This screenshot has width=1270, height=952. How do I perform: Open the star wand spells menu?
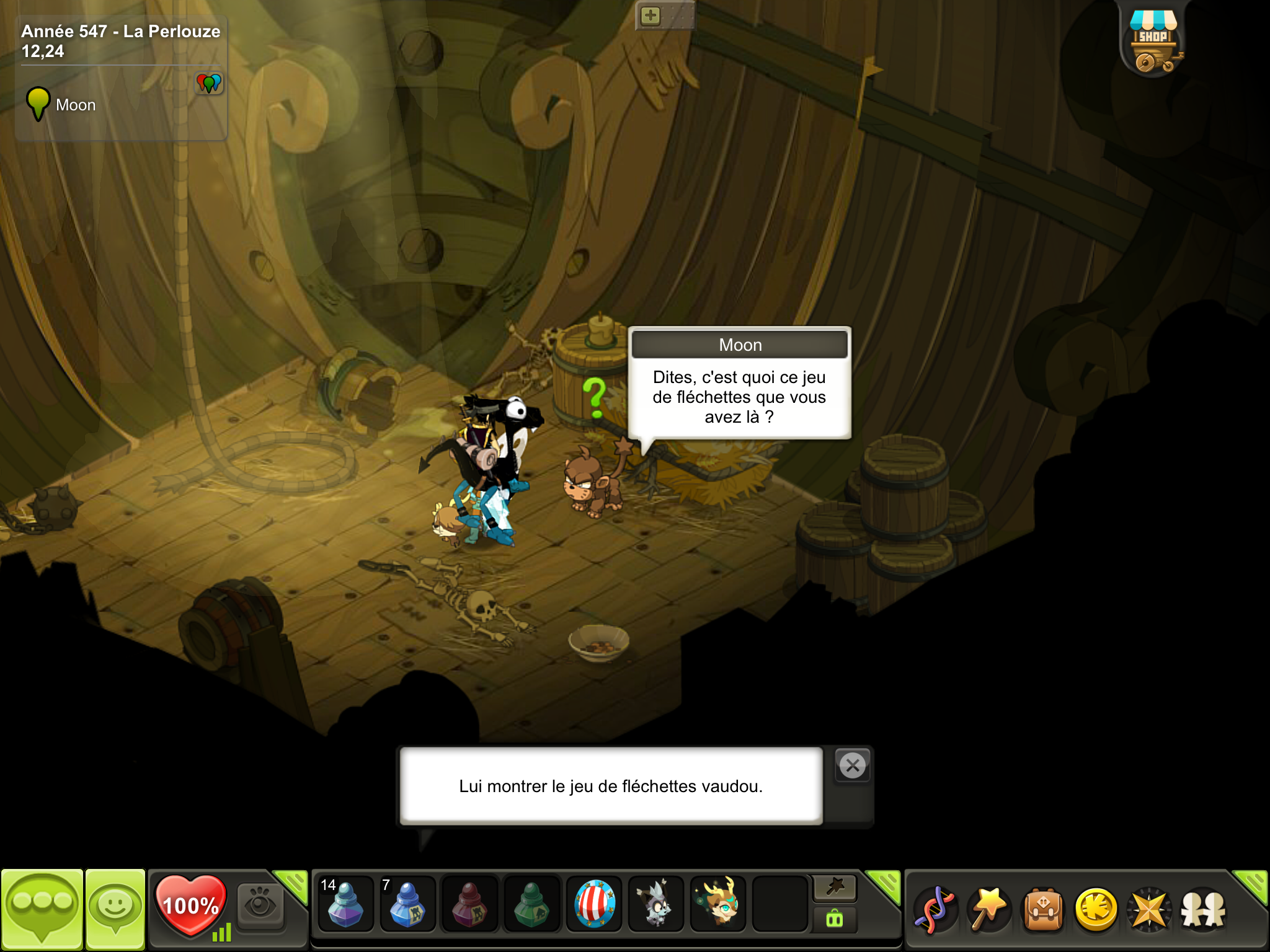pos(988,910)
